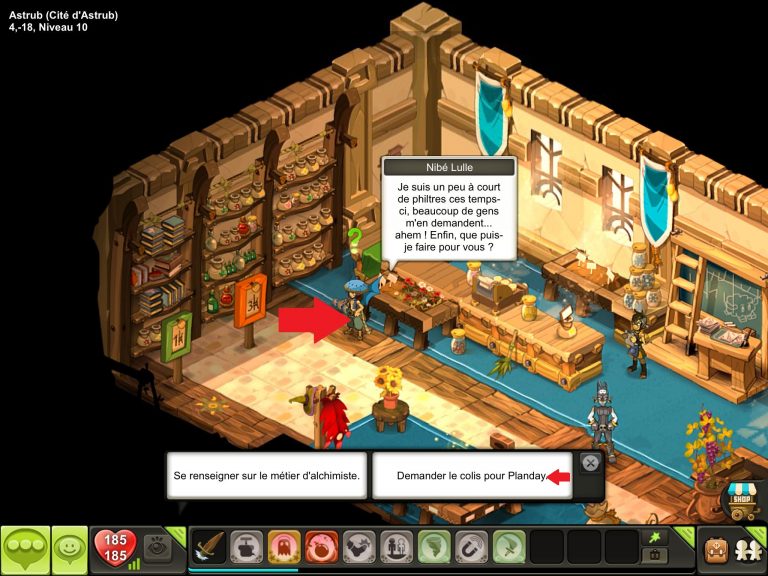Activate the ghost spell icon
This screenshot has height=576, width=768.
pyautogui.click(x=284, y=547)
